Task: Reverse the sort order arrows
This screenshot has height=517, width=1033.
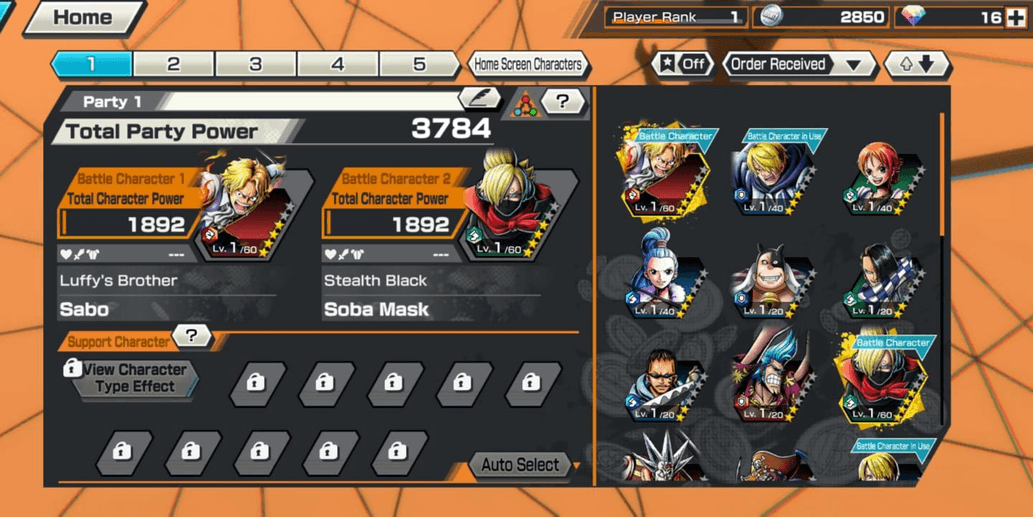Action: tap(917, 64)
